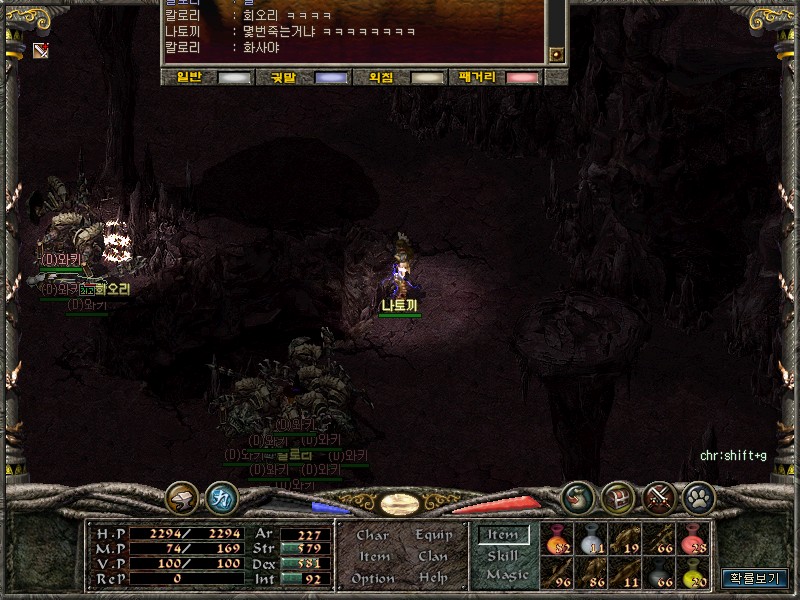
Task: Click the sword buff status icon
Action: click(41, 51)
